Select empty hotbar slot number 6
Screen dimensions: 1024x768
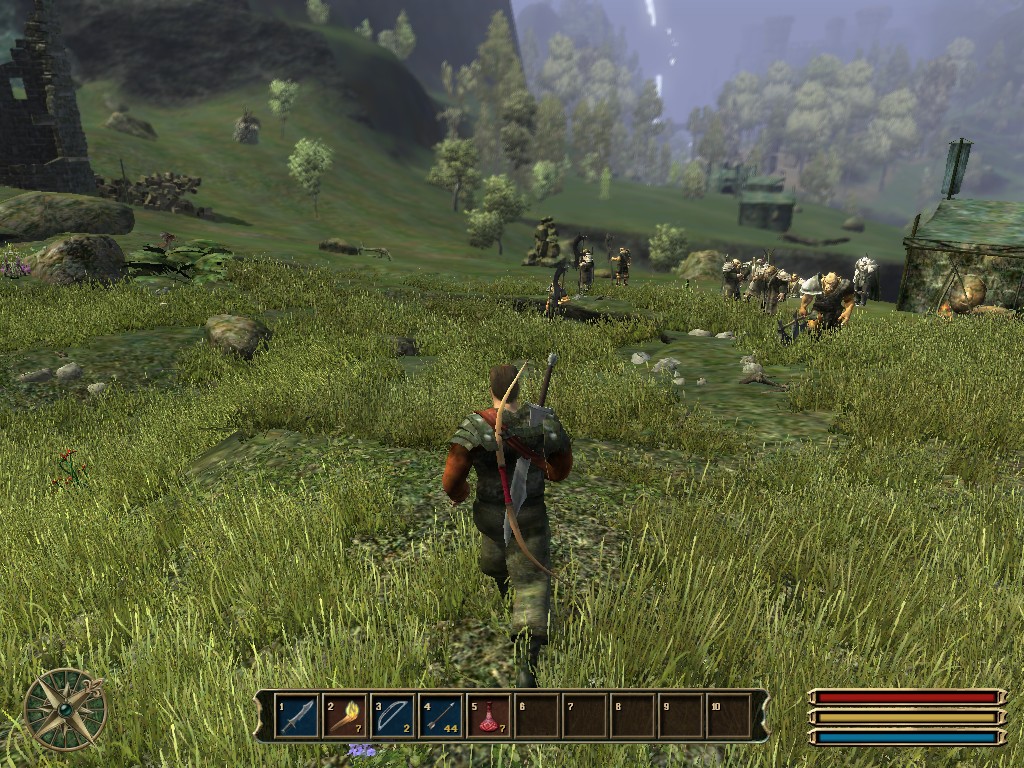point(536,716)
